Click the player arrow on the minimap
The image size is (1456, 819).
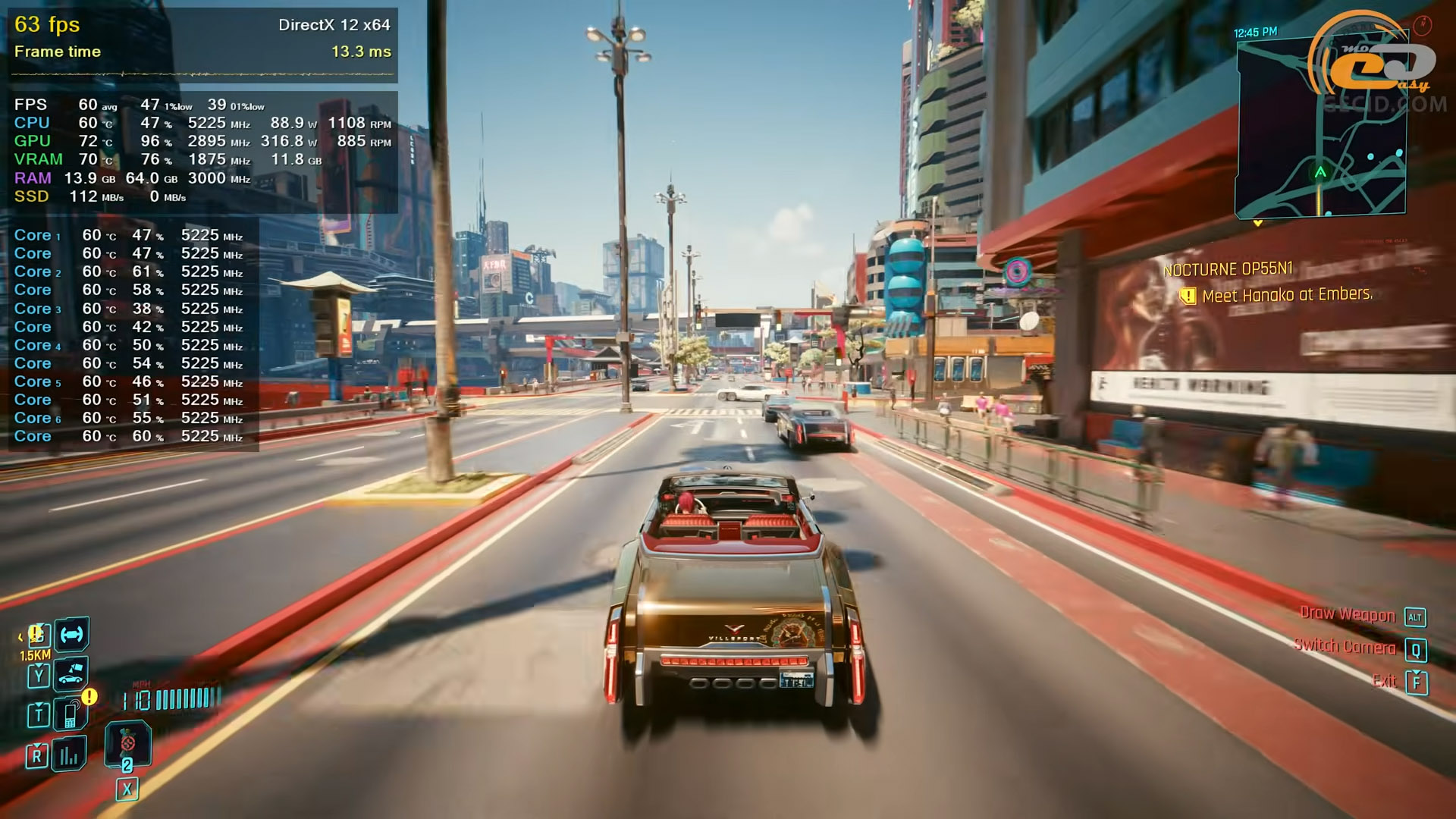point(1320,172)
